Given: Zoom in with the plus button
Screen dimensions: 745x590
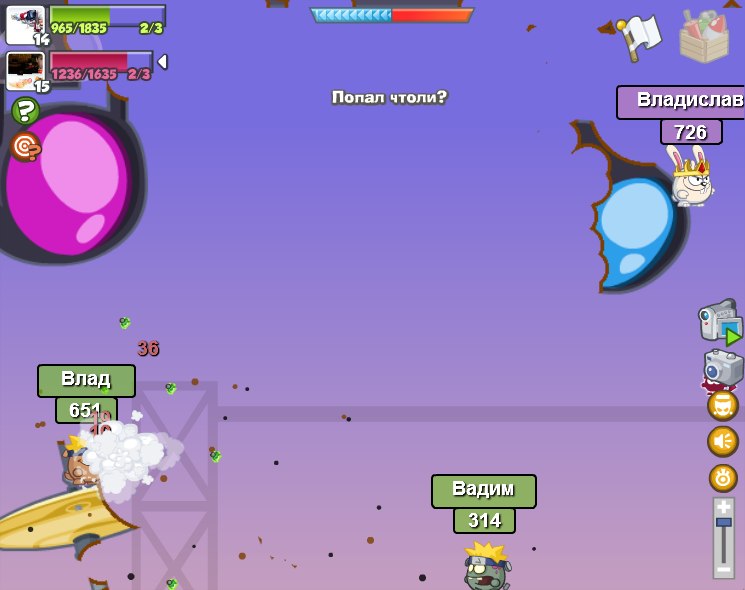Looking at the screenshot, I should point(723,507).
